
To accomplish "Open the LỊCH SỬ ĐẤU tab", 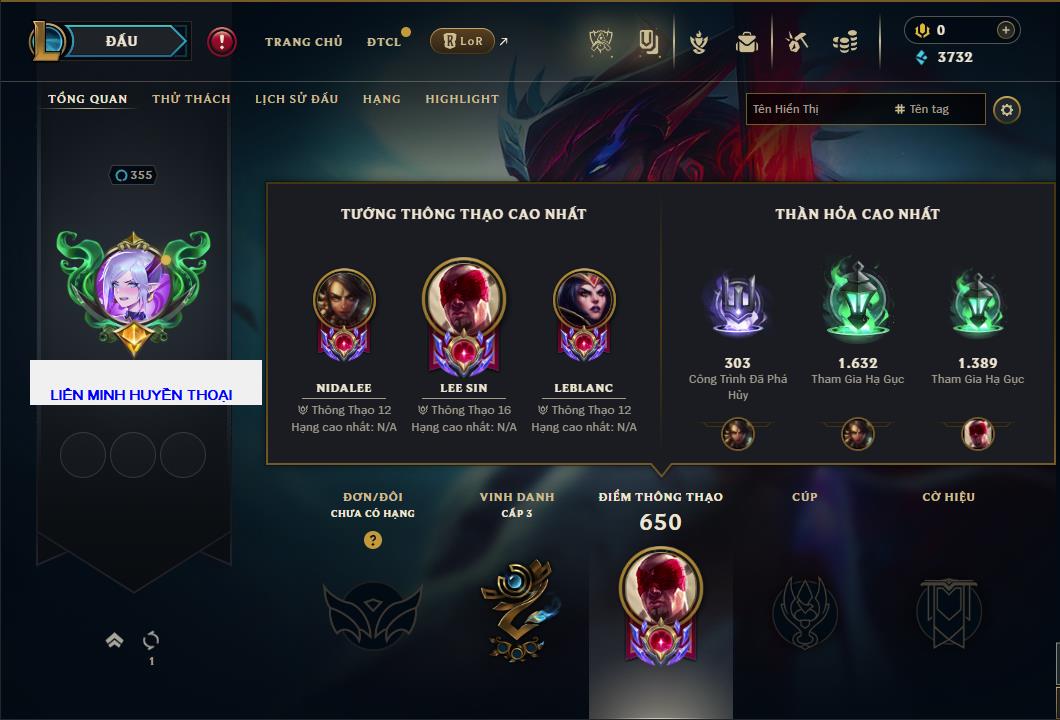I will (296, 99).
